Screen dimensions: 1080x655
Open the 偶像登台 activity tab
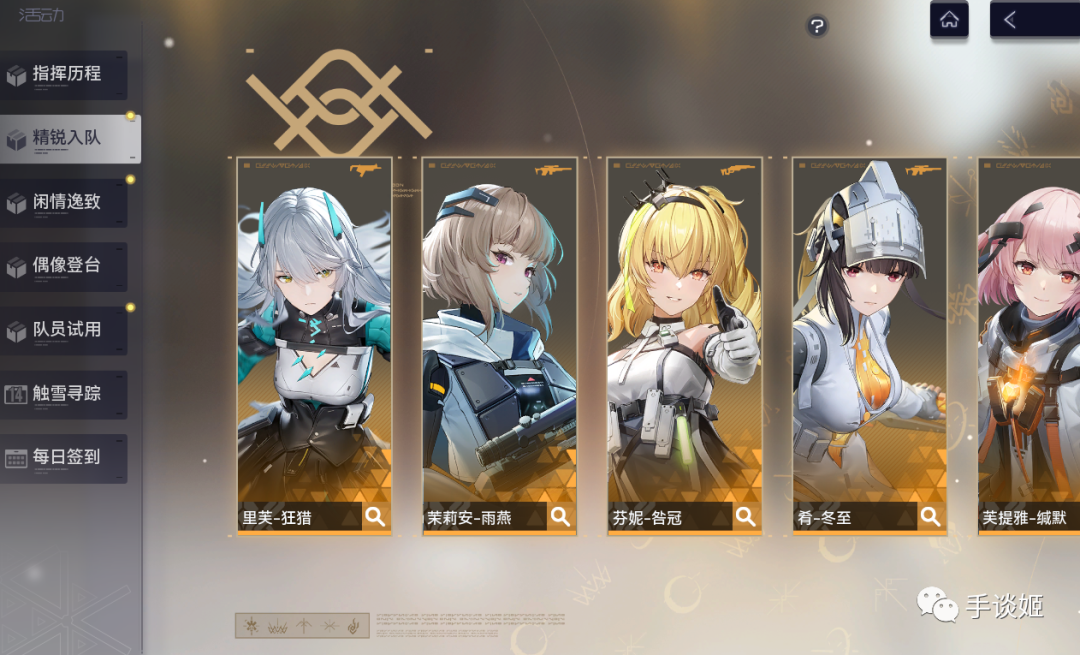pos(65,267)
